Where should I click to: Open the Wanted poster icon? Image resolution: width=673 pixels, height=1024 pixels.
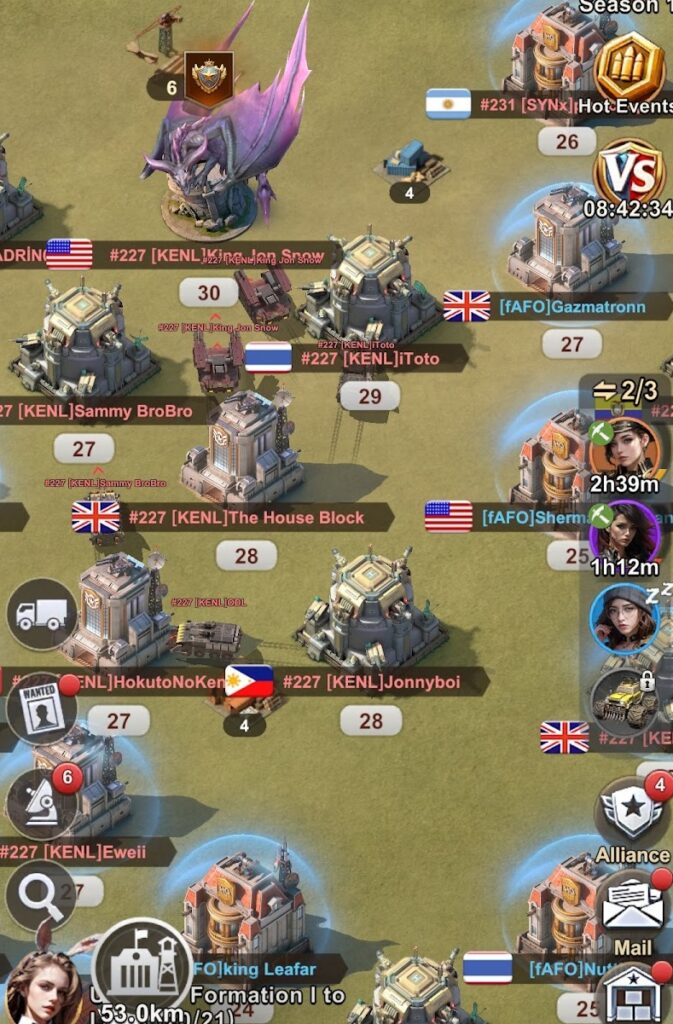[x=42, y=709]
